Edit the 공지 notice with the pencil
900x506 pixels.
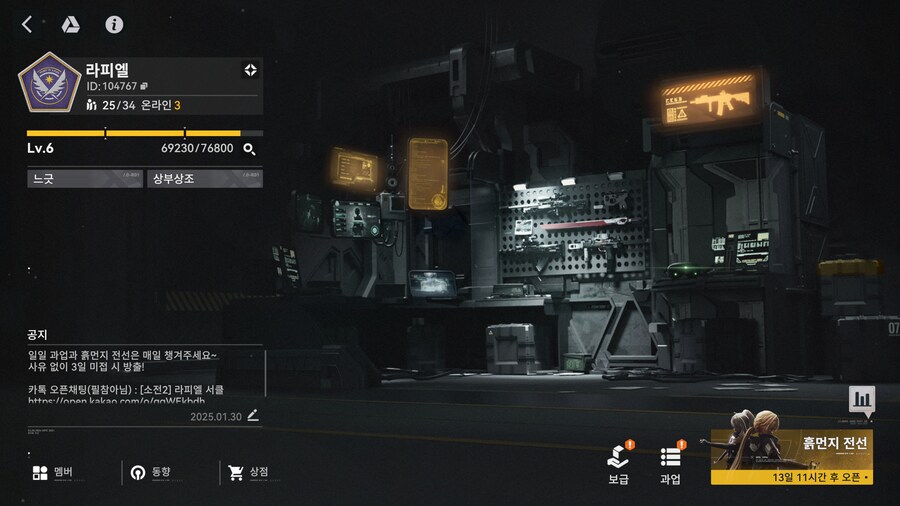(x=253, y=415)
